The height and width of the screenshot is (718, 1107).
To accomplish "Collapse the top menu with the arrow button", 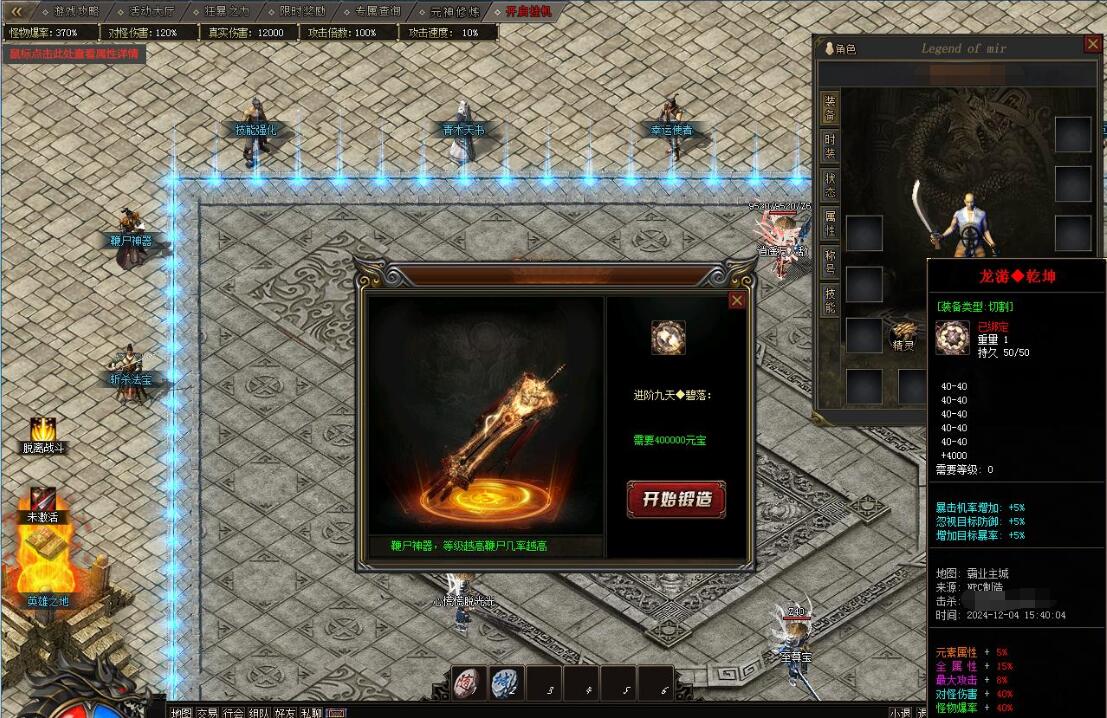I will click(x=15, y=11).
